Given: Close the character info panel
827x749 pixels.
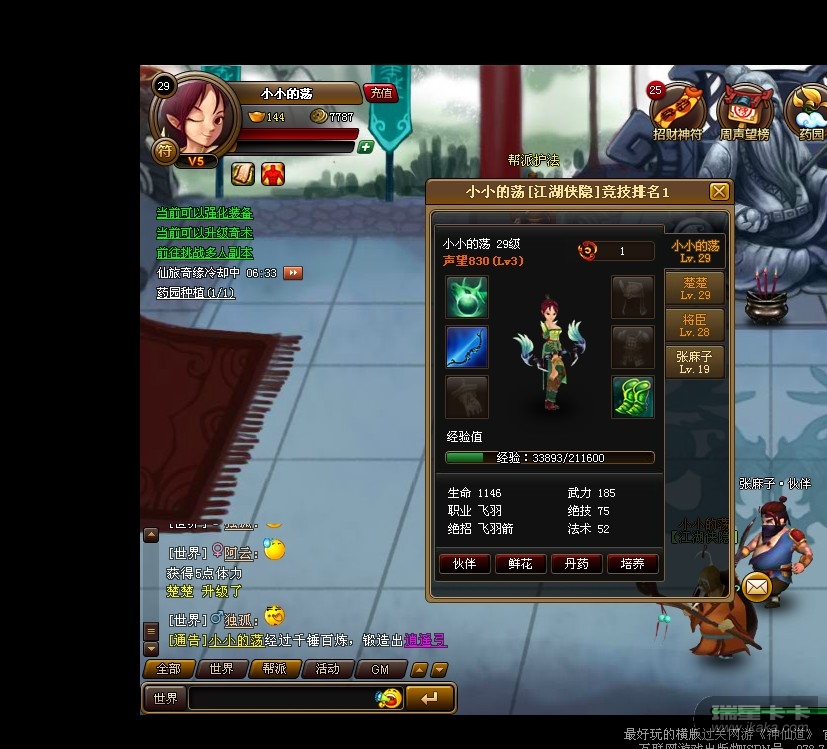Looking at the screenshot, I should 719,192.
